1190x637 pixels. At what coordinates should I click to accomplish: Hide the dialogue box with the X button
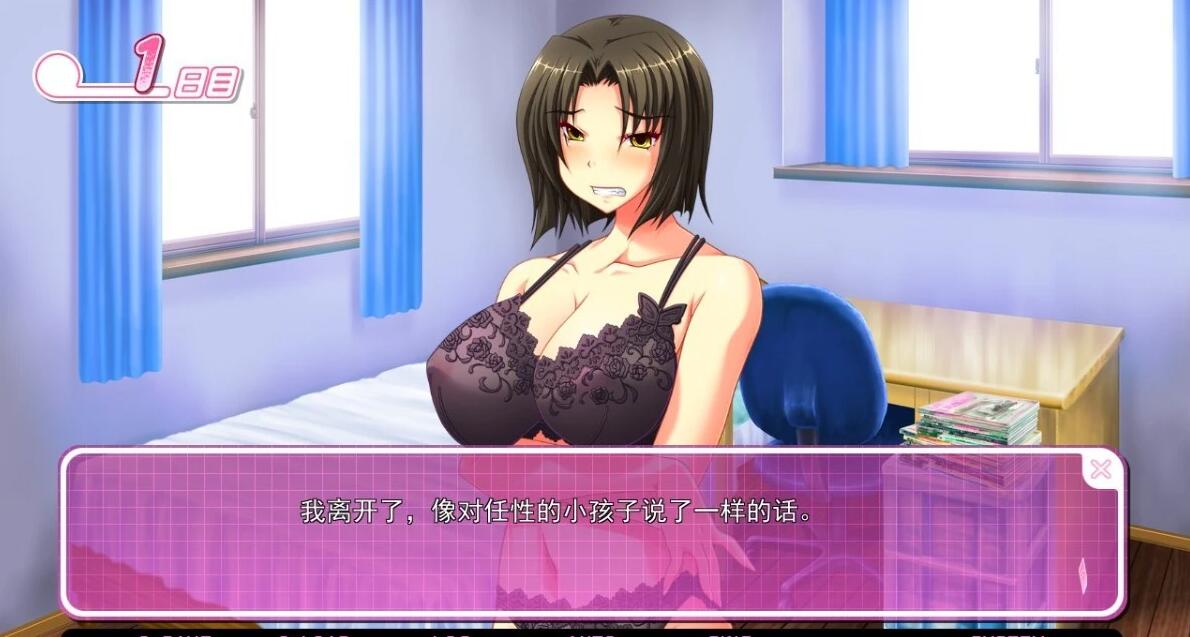click(x=1100, y=469)
